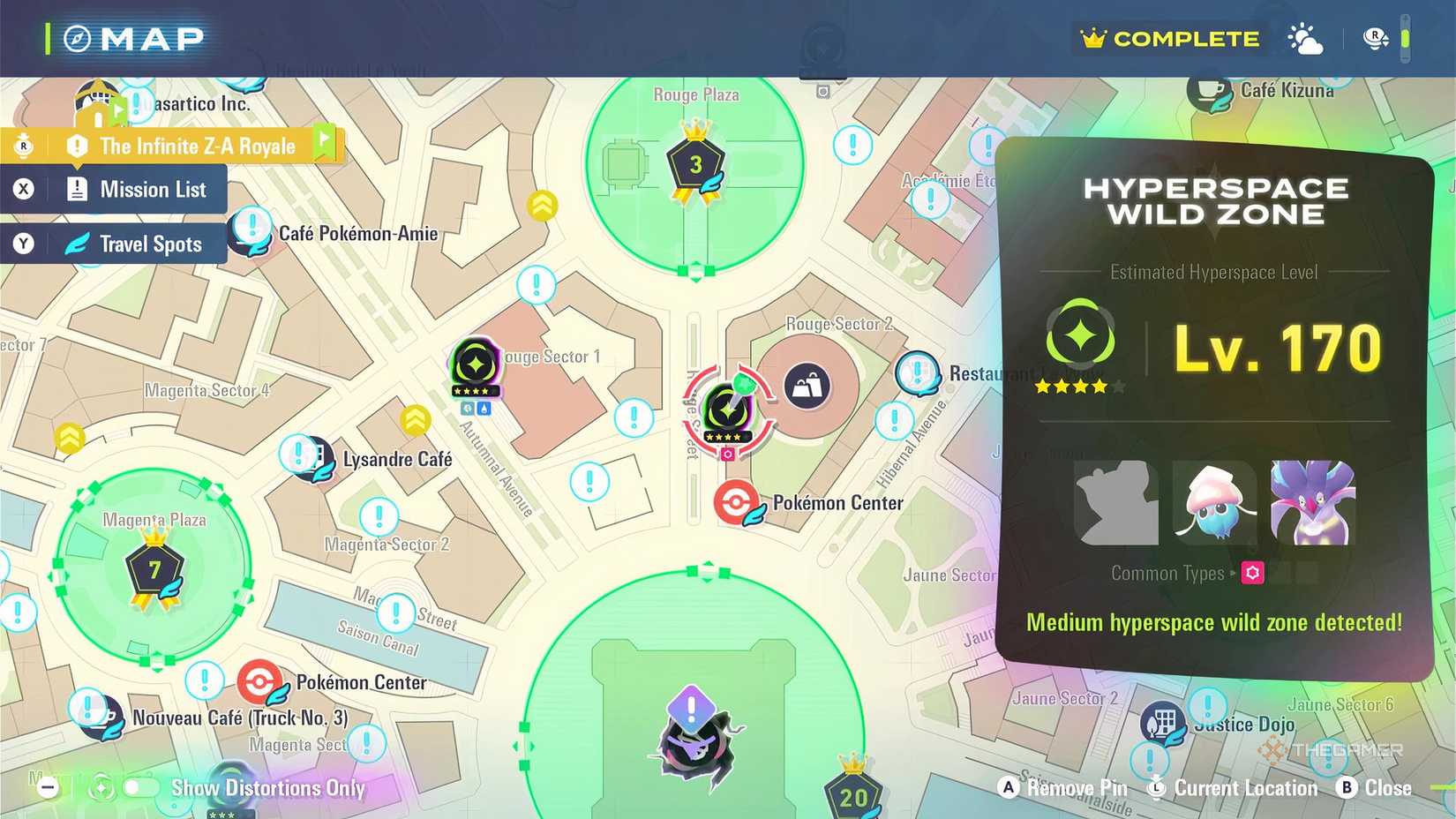Click the weather forecast icon in the header
Image resolution: width=1456 pixels, height=819 pixels.
point(1304,38)
